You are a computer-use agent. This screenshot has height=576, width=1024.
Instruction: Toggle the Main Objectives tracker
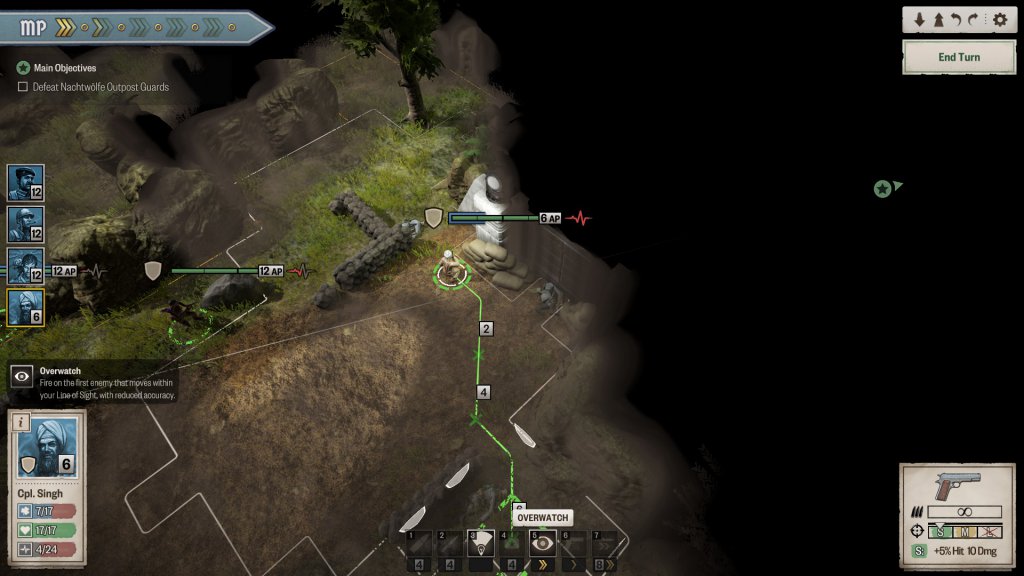(x=24, y=68)
